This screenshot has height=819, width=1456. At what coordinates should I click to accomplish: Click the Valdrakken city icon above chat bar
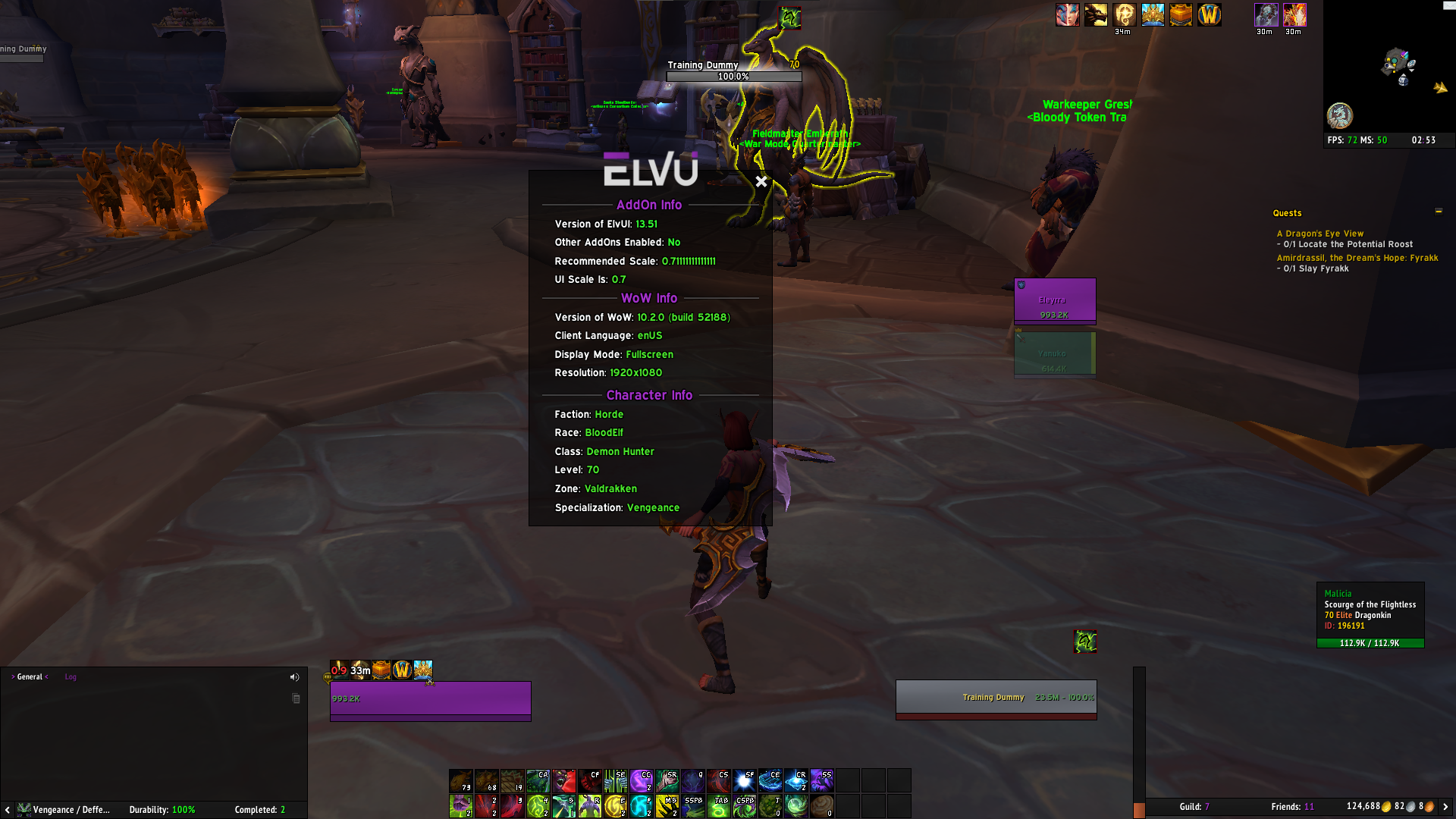pos(423,670)
